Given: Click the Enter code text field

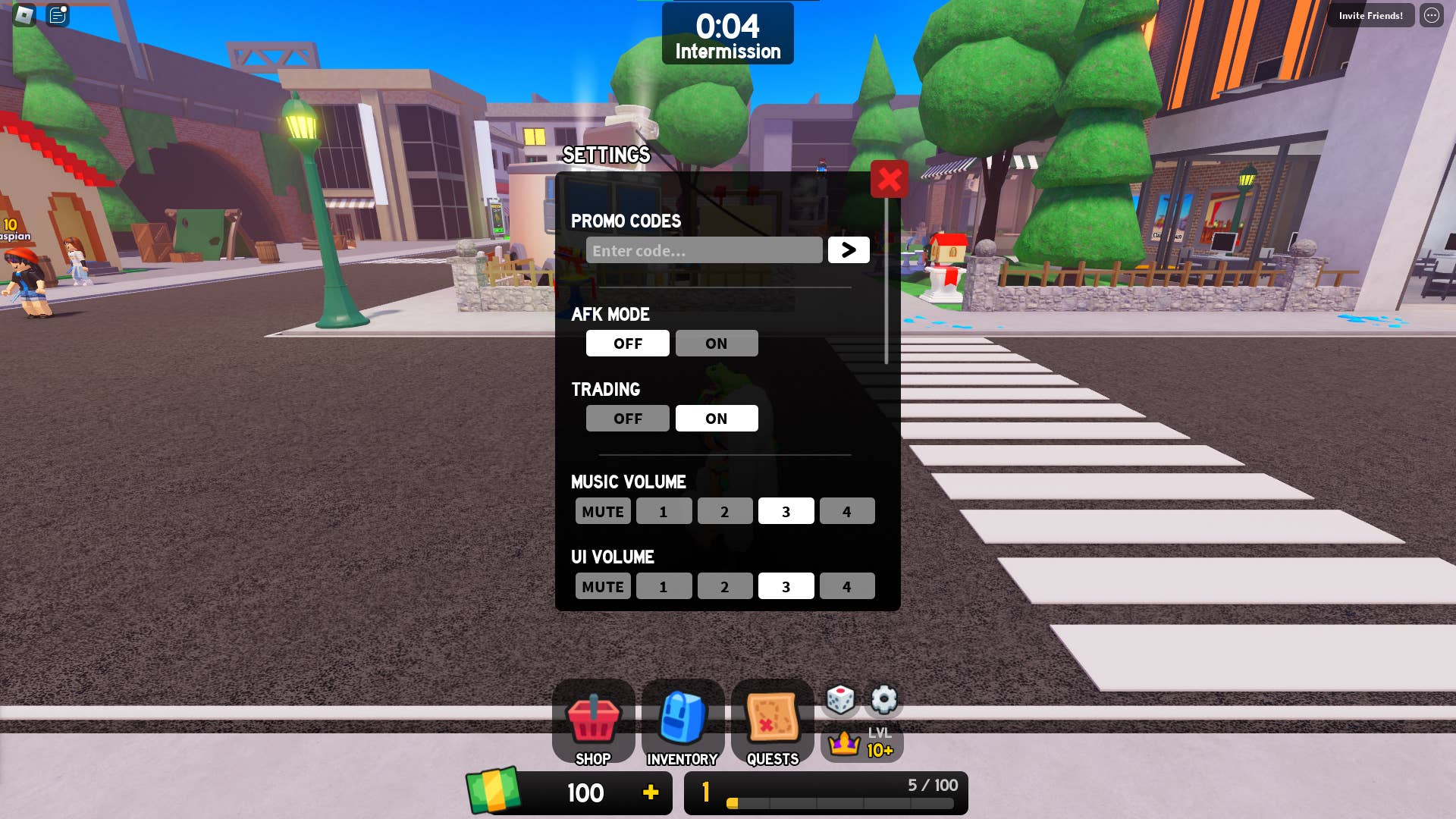Looking at the screenshot, I should tap(704, 249).
